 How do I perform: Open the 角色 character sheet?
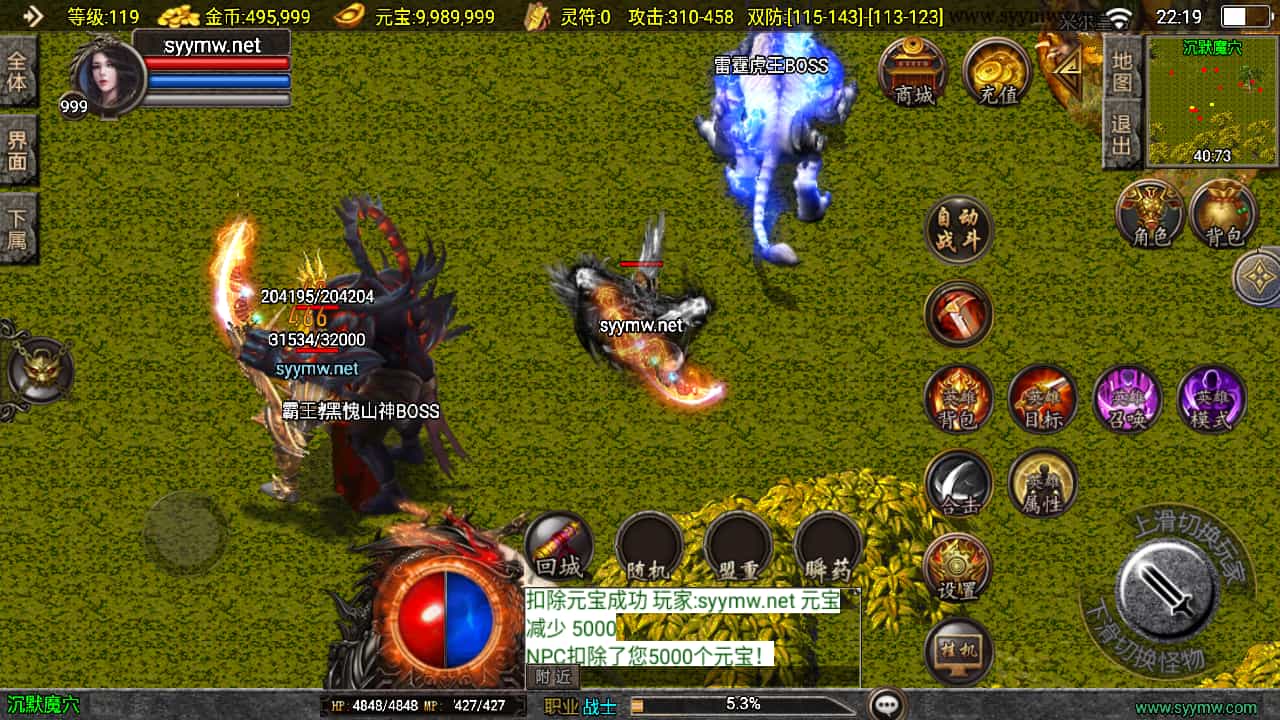pyautogui.click(x=1150, y=214)
